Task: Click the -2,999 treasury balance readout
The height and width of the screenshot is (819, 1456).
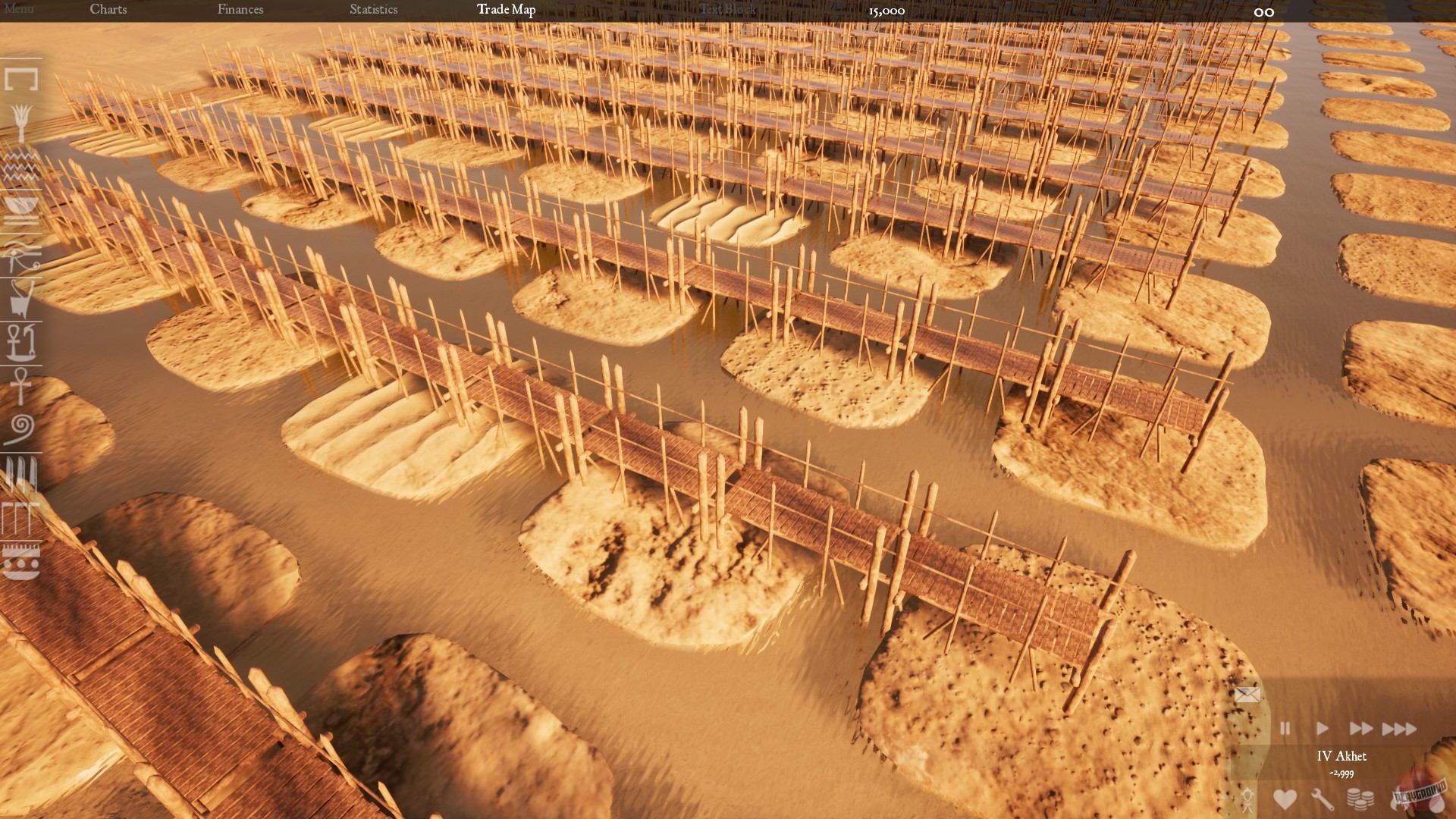Action: [x=1341, y=773]
